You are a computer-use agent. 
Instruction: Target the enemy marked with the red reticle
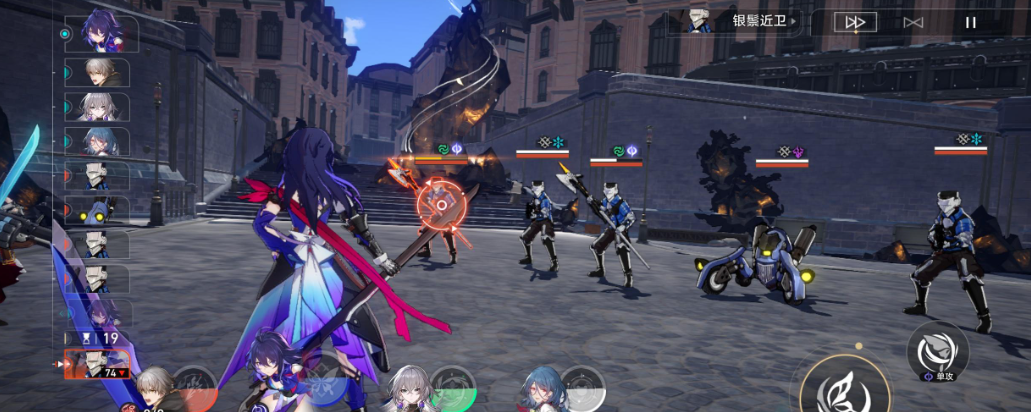tap(440, 207)
